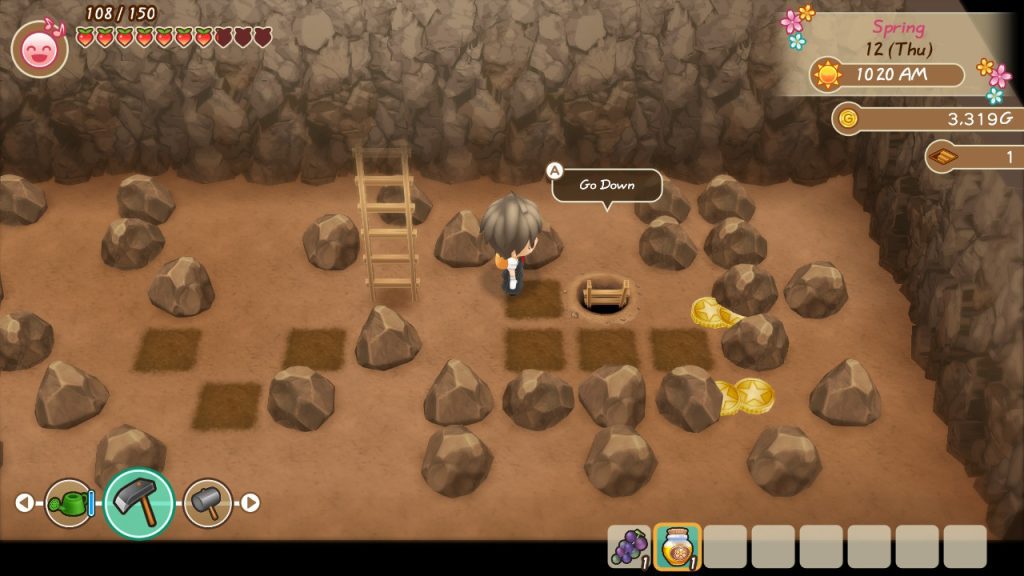Cycle tools with the left arrow
The height and width of the screenshot is (576, 1024).
click(24, 503)
